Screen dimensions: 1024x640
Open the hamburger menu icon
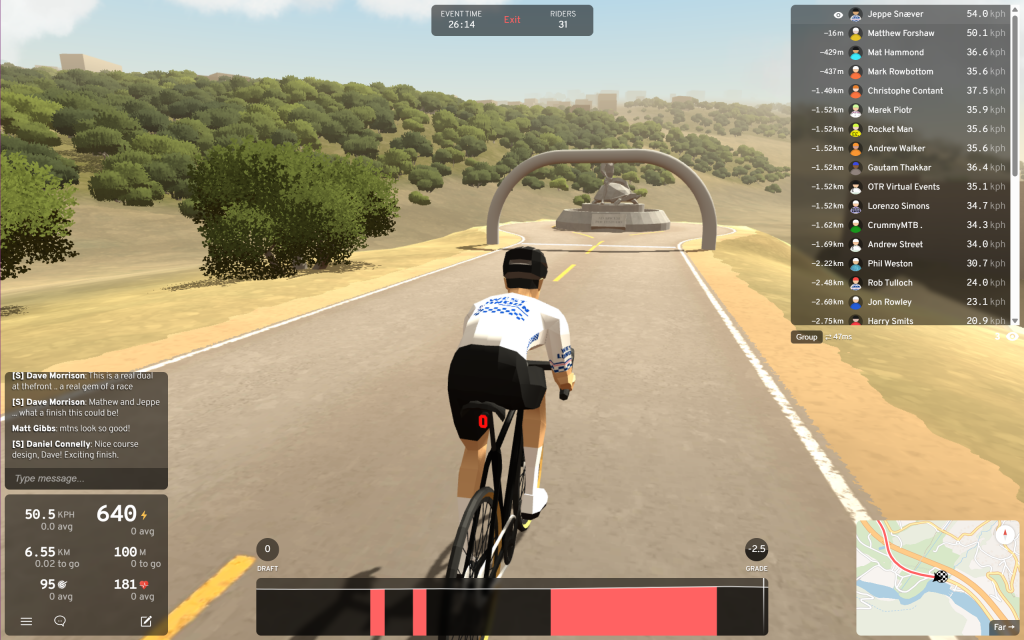tap(27, 621)
